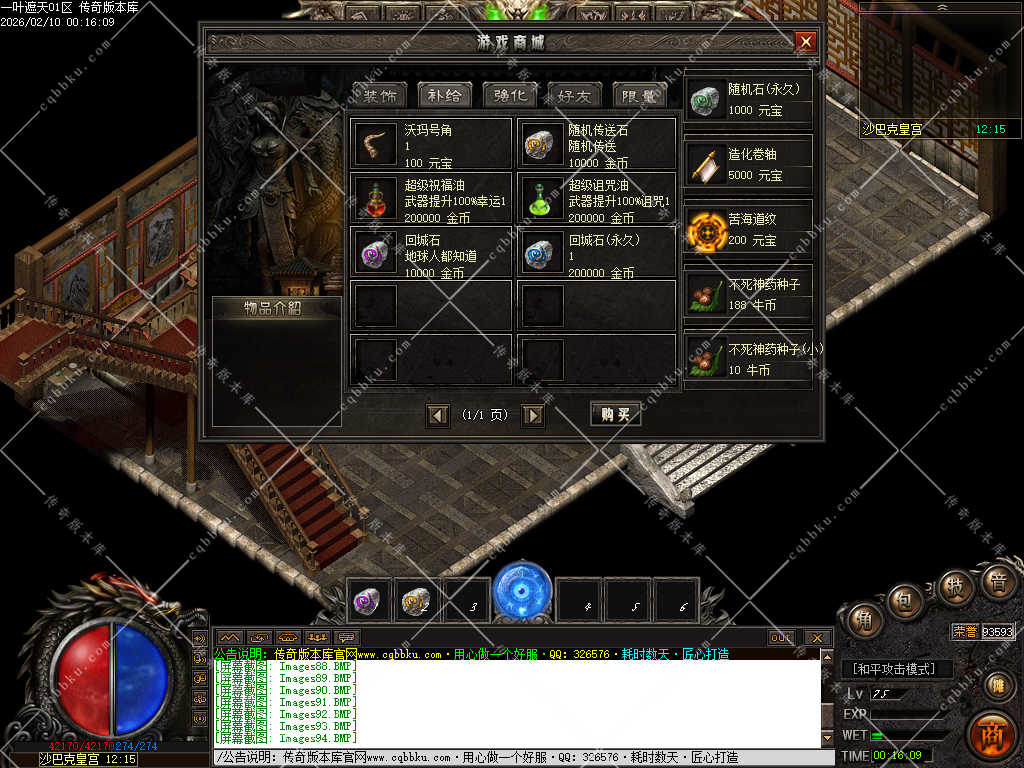Open the 包 bag button
Screen dimensions: 1024x768
click(904, 600)
